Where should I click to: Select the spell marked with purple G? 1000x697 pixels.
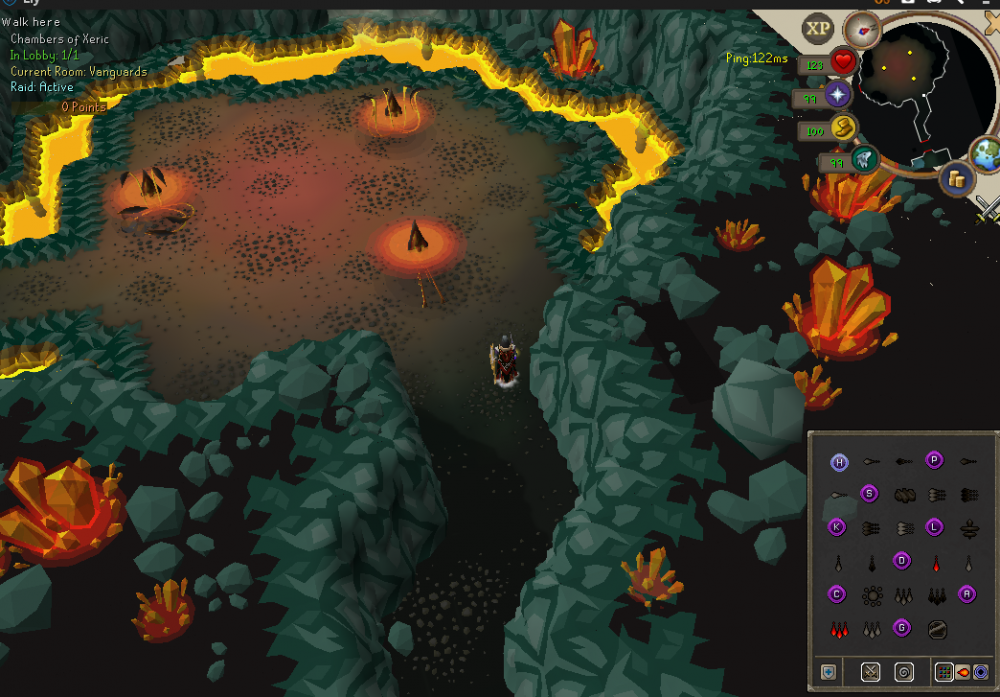(x=902, y=628)
